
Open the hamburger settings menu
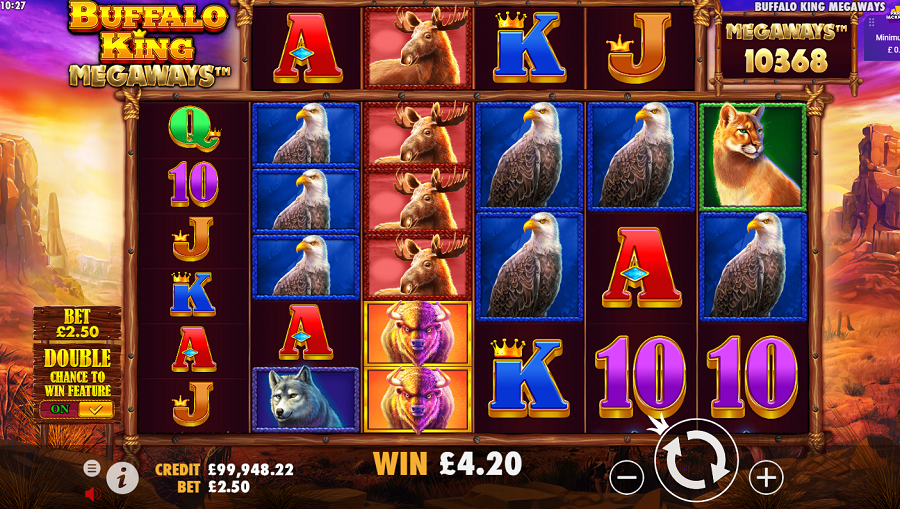click(x=92, y=467)
